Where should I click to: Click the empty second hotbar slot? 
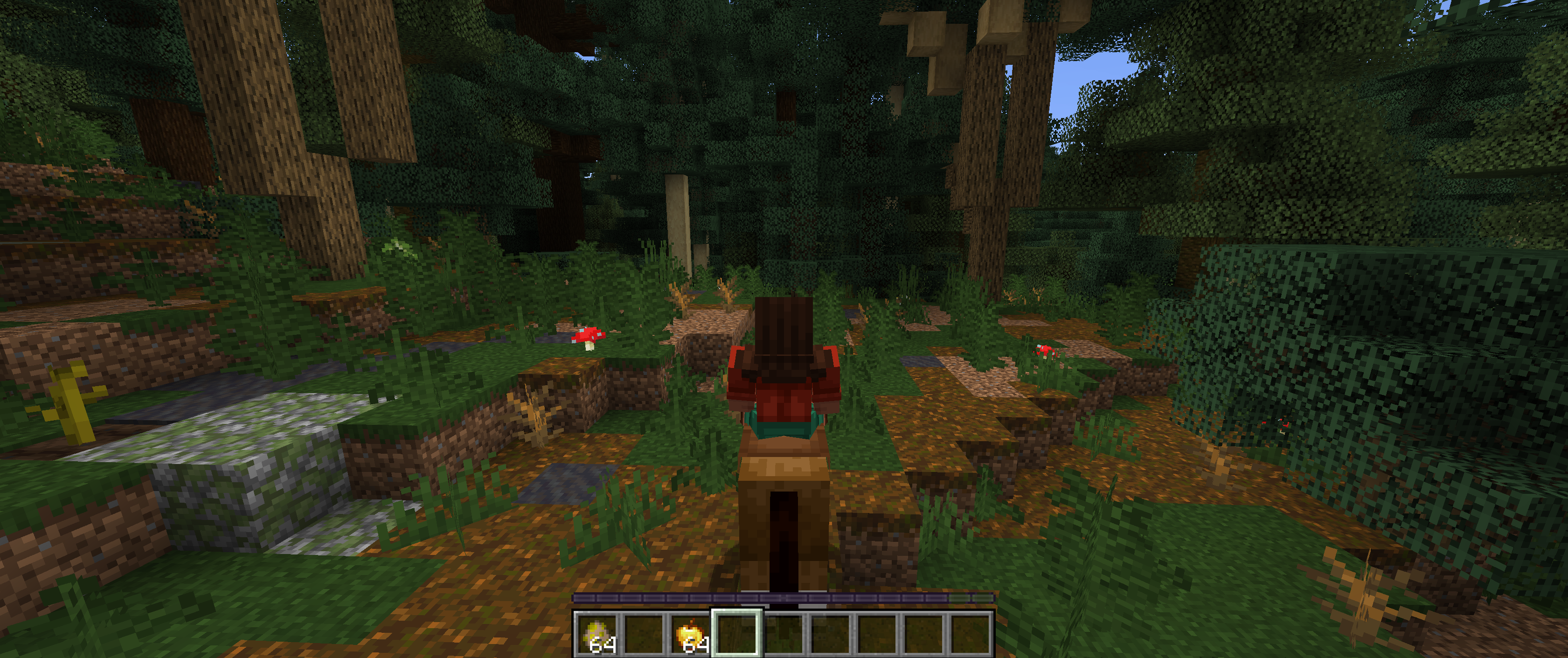point(645,634)
